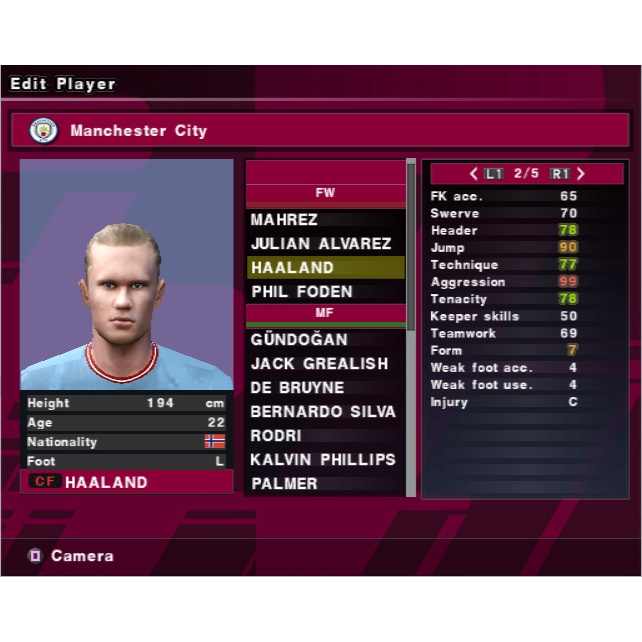Go to the next stats page arrow
Viewport: 642px width, 642px height.
580,174
